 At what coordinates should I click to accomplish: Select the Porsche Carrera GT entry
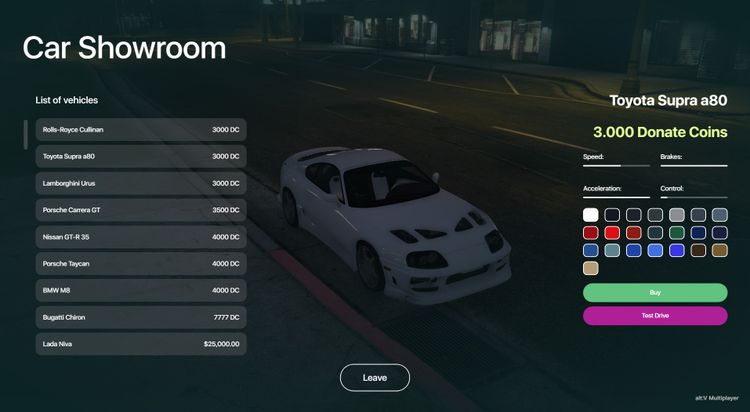pyautogui.click(x=140, y=211)
